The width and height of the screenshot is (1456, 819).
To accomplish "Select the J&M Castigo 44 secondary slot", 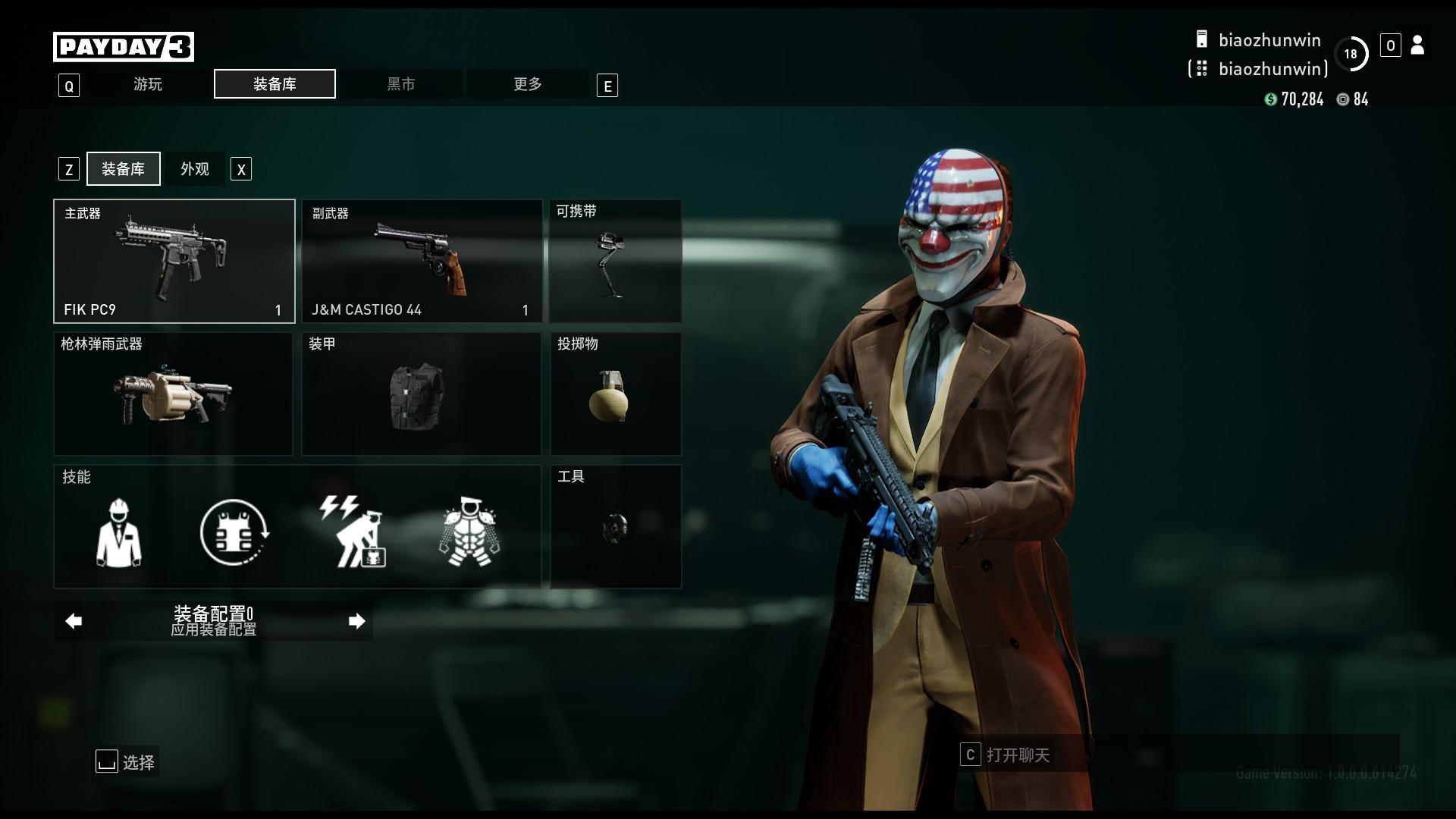I will click(x=422, y=262).
